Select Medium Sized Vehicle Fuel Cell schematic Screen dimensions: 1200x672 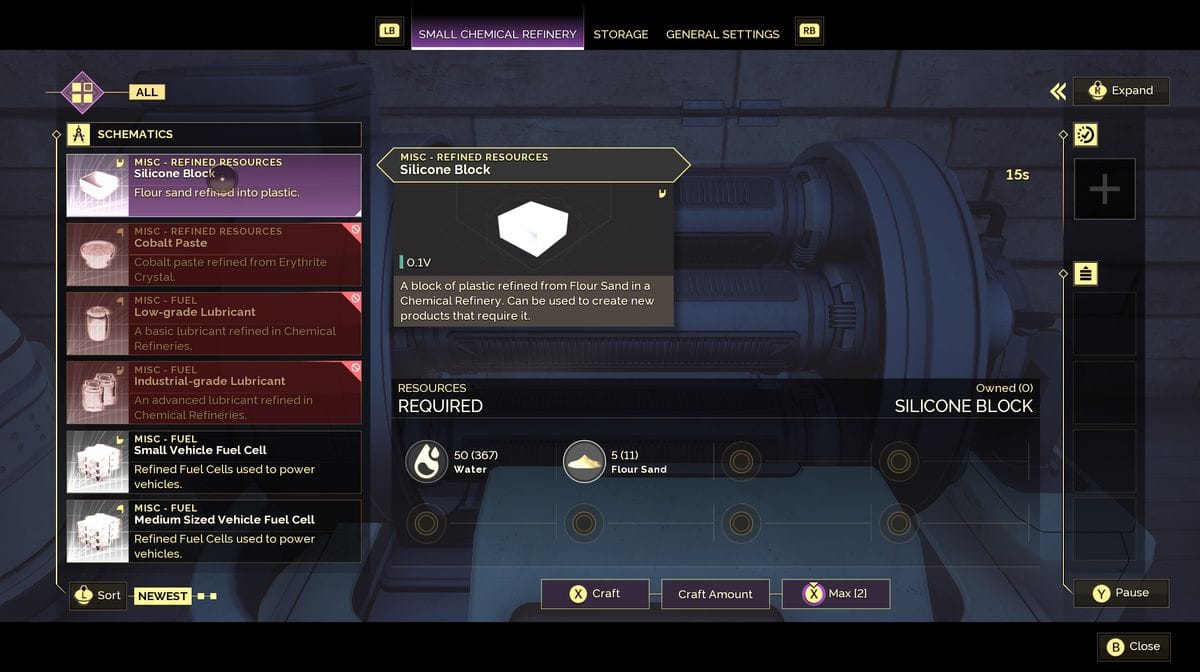coord(214,530)
